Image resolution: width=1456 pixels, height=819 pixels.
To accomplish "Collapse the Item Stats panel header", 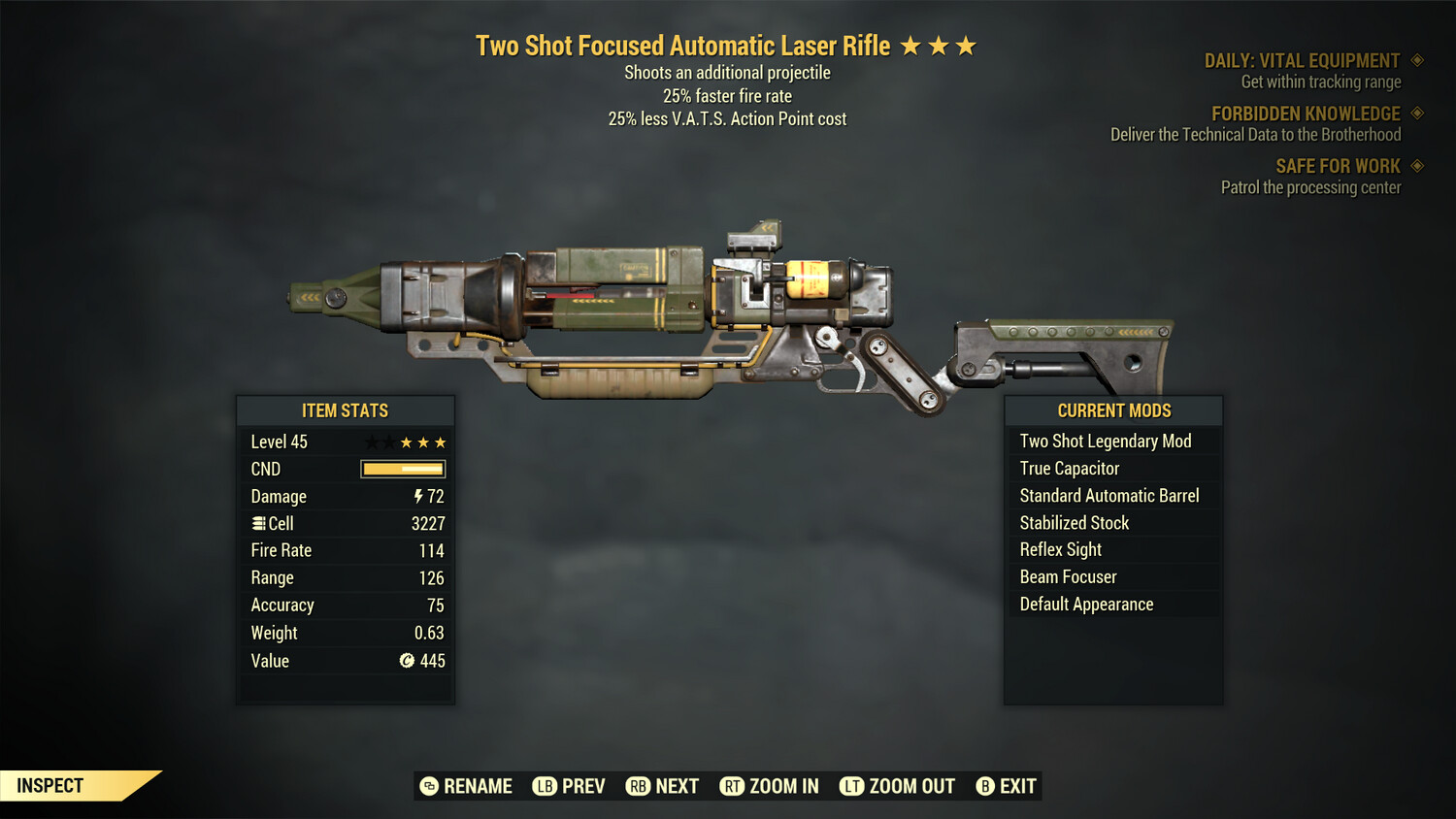I will point(346,410).
